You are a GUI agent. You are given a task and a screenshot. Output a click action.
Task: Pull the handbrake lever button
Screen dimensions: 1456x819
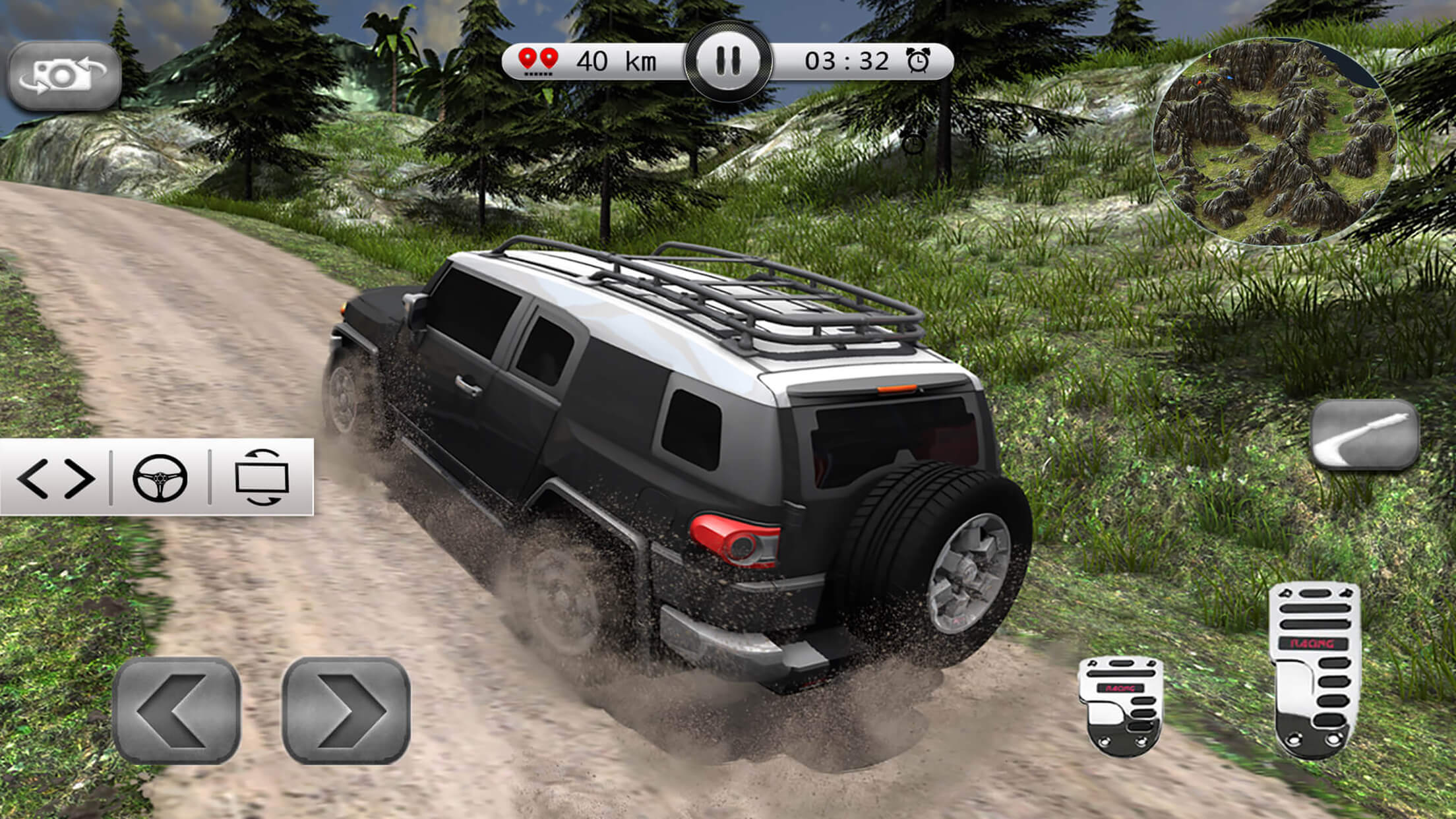click(x=1364, y=435)
